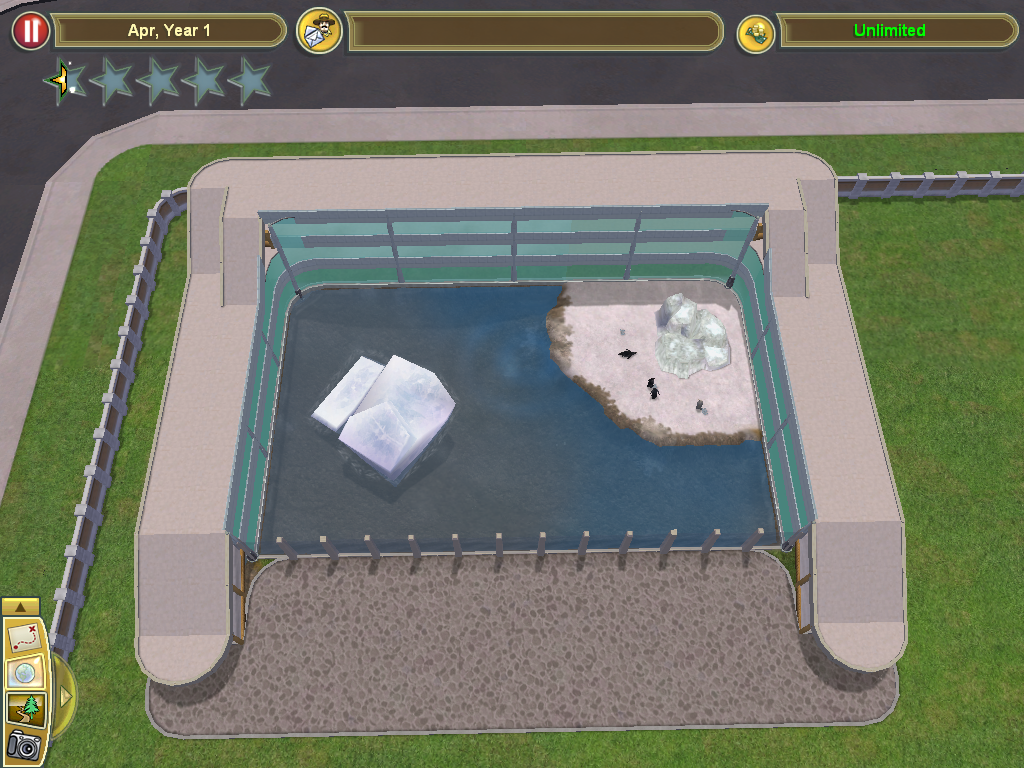Click the cash money icon
The image size is (1024, 768).
(757, 32)
